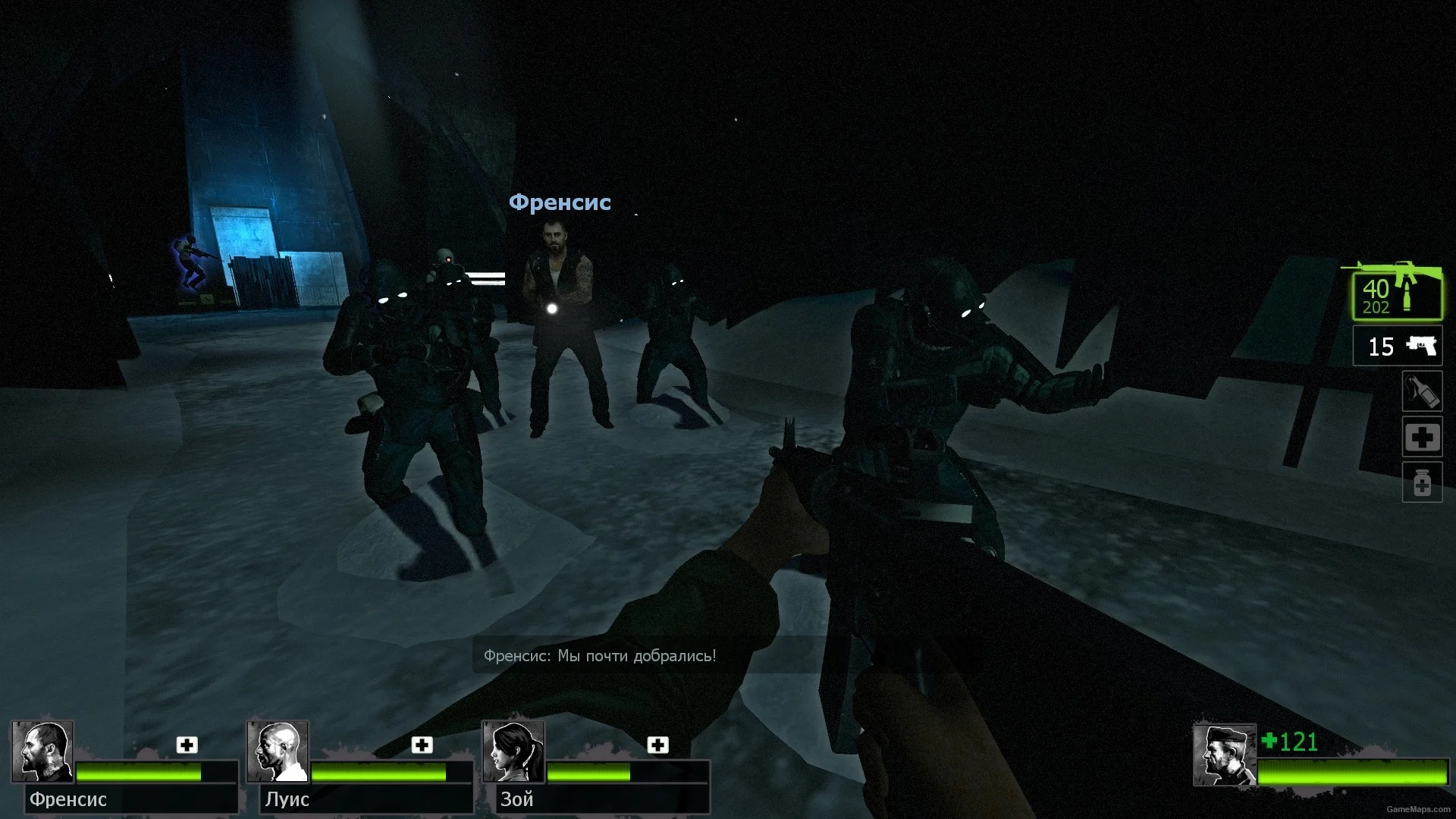Click your own survivor portrait
1456x819 pixels.
click(x=1224, y=755)
